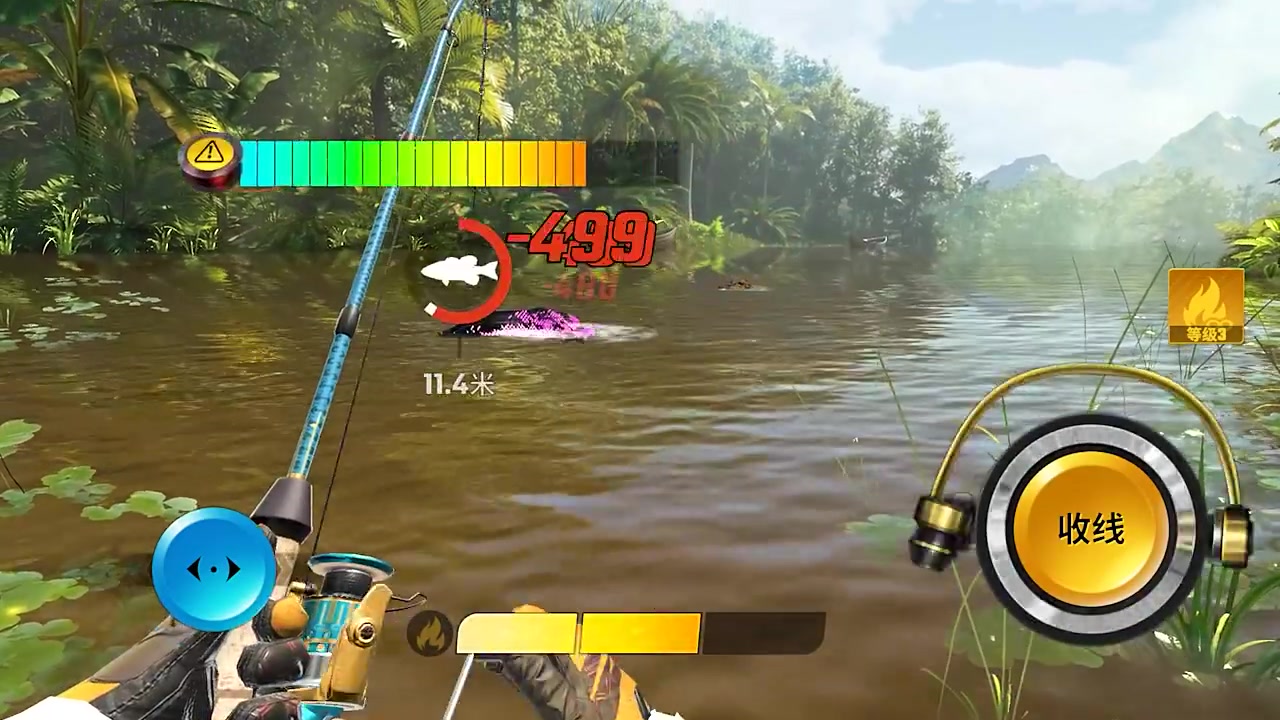The image size is (1280, 720).
Task: Tap the blue left-right rod direction button
Action: 214,569
